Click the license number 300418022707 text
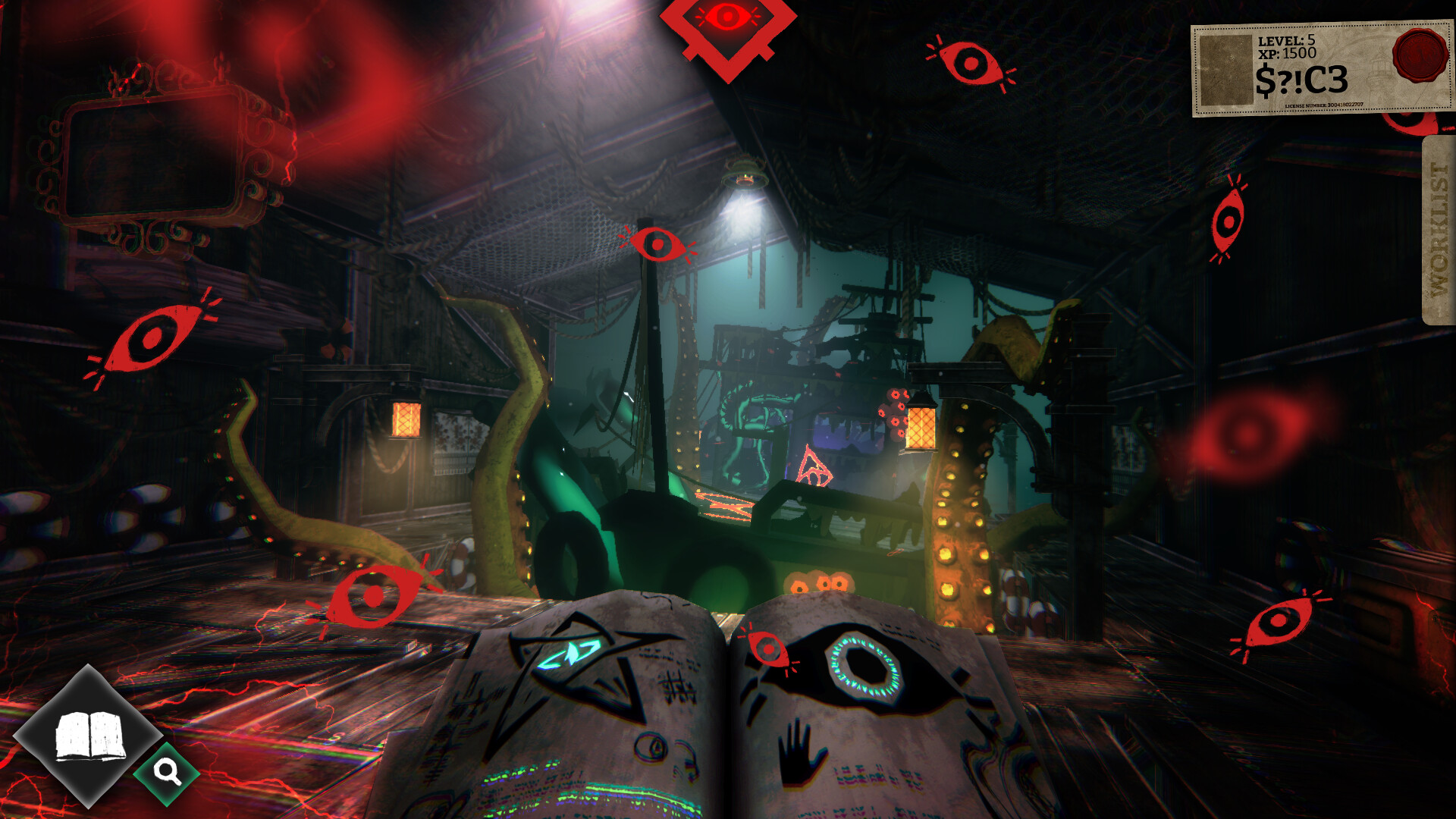 [1324, 105]
